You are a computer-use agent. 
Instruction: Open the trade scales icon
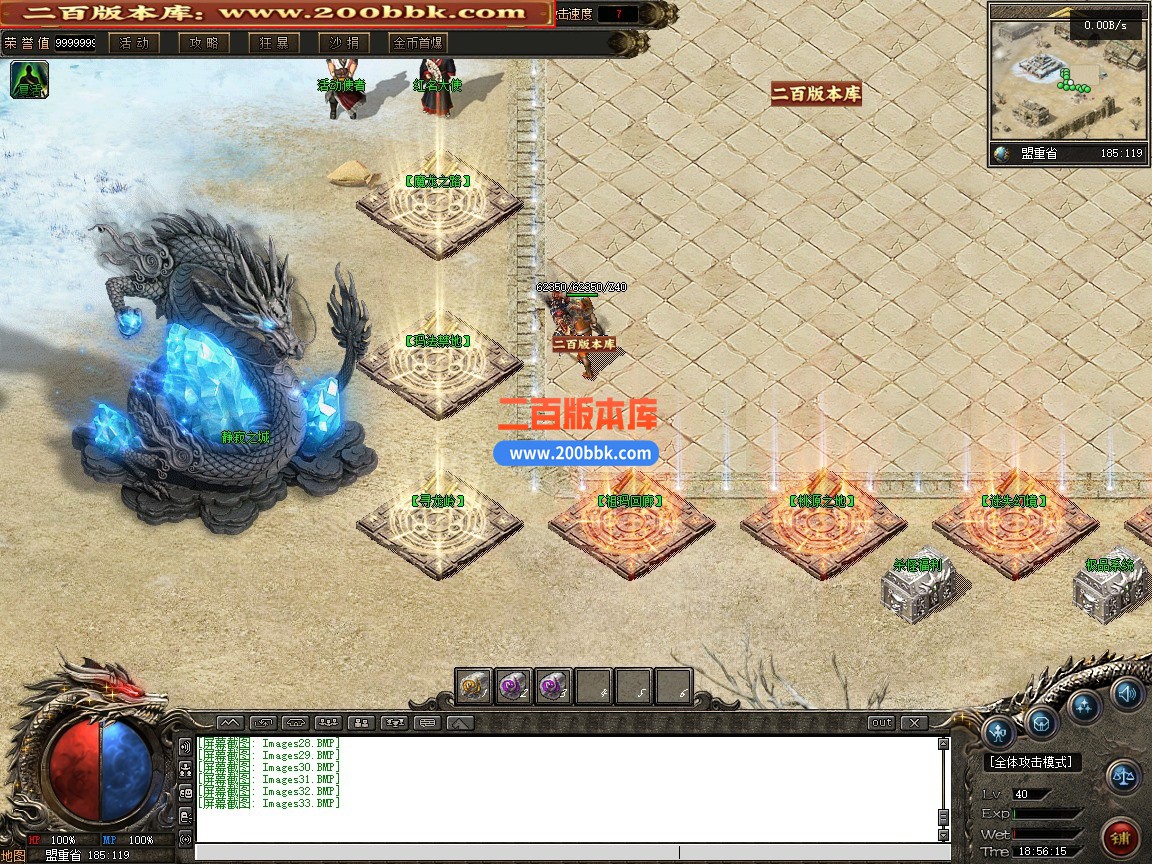pyautogui.click(x=1125, y=776)
